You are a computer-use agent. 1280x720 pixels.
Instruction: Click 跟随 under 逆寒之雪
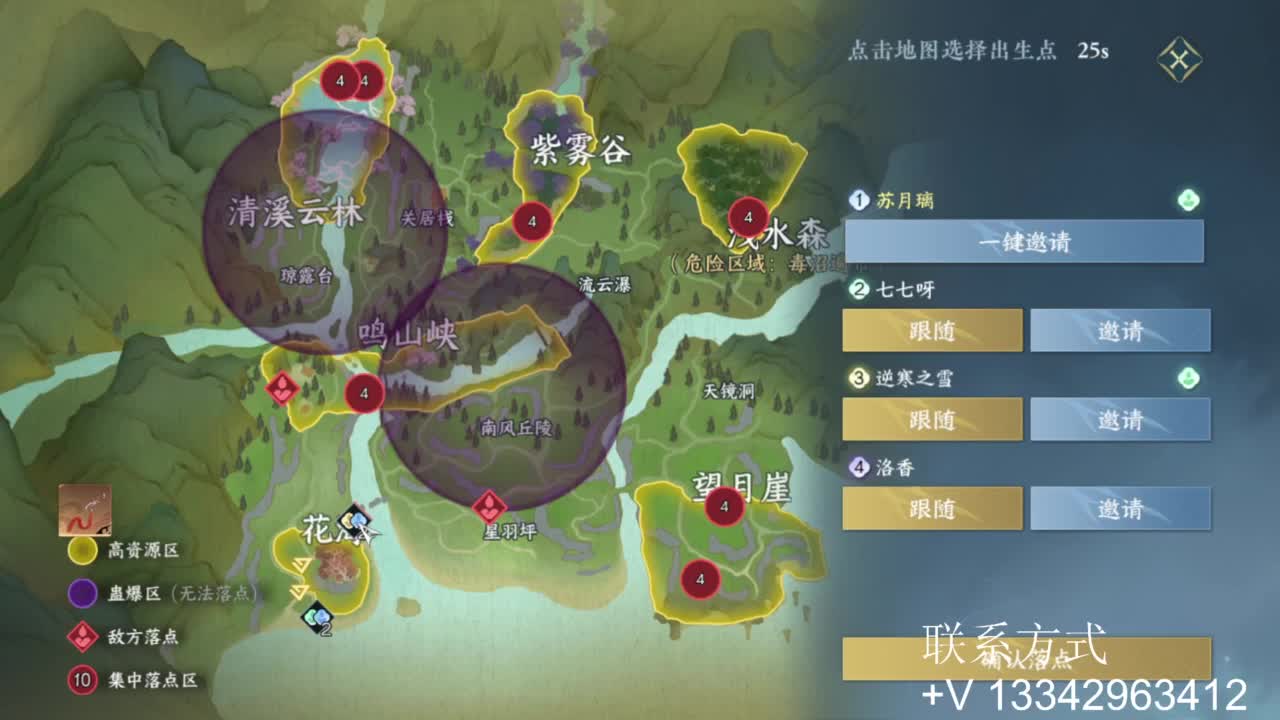(x=933, y=419)
